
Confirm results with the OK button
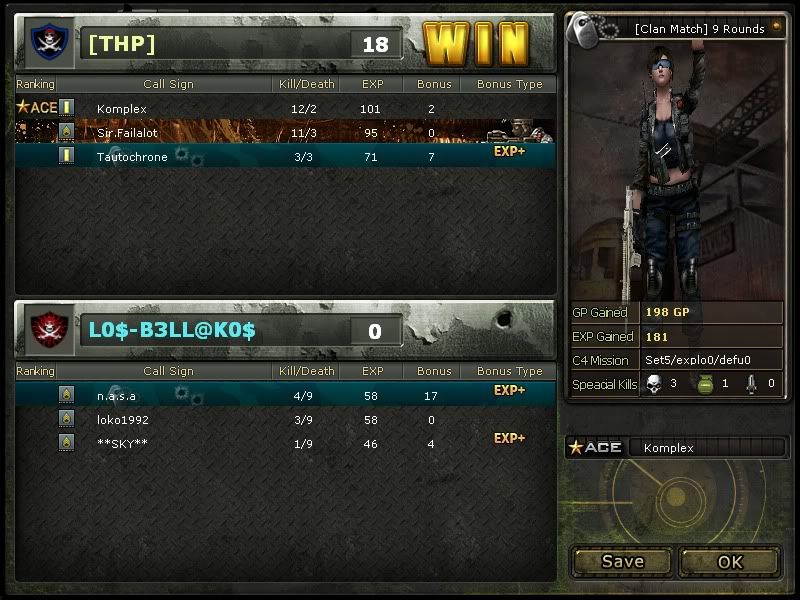729,561
